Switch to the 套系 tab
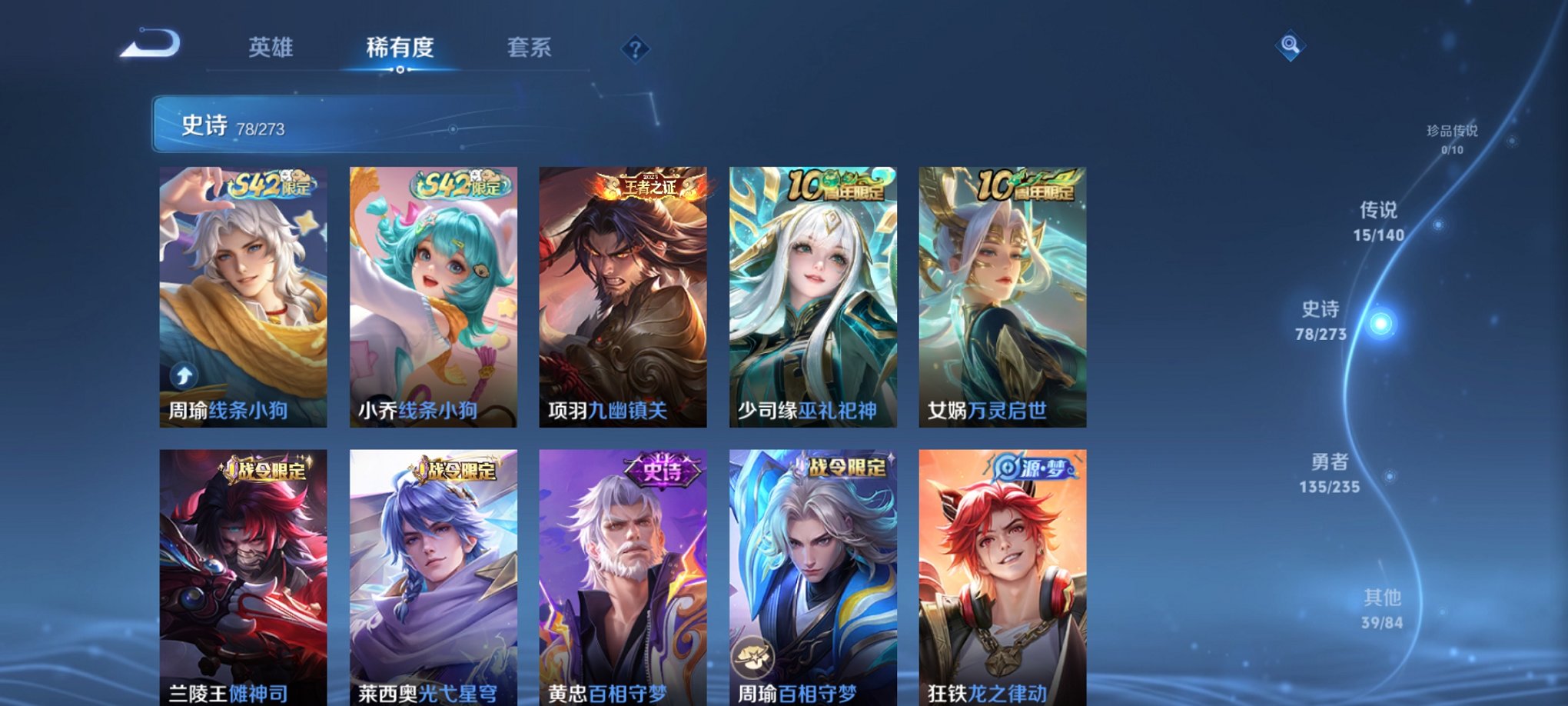This screenshot has width=1568, height=706. [x=530, y=48]
